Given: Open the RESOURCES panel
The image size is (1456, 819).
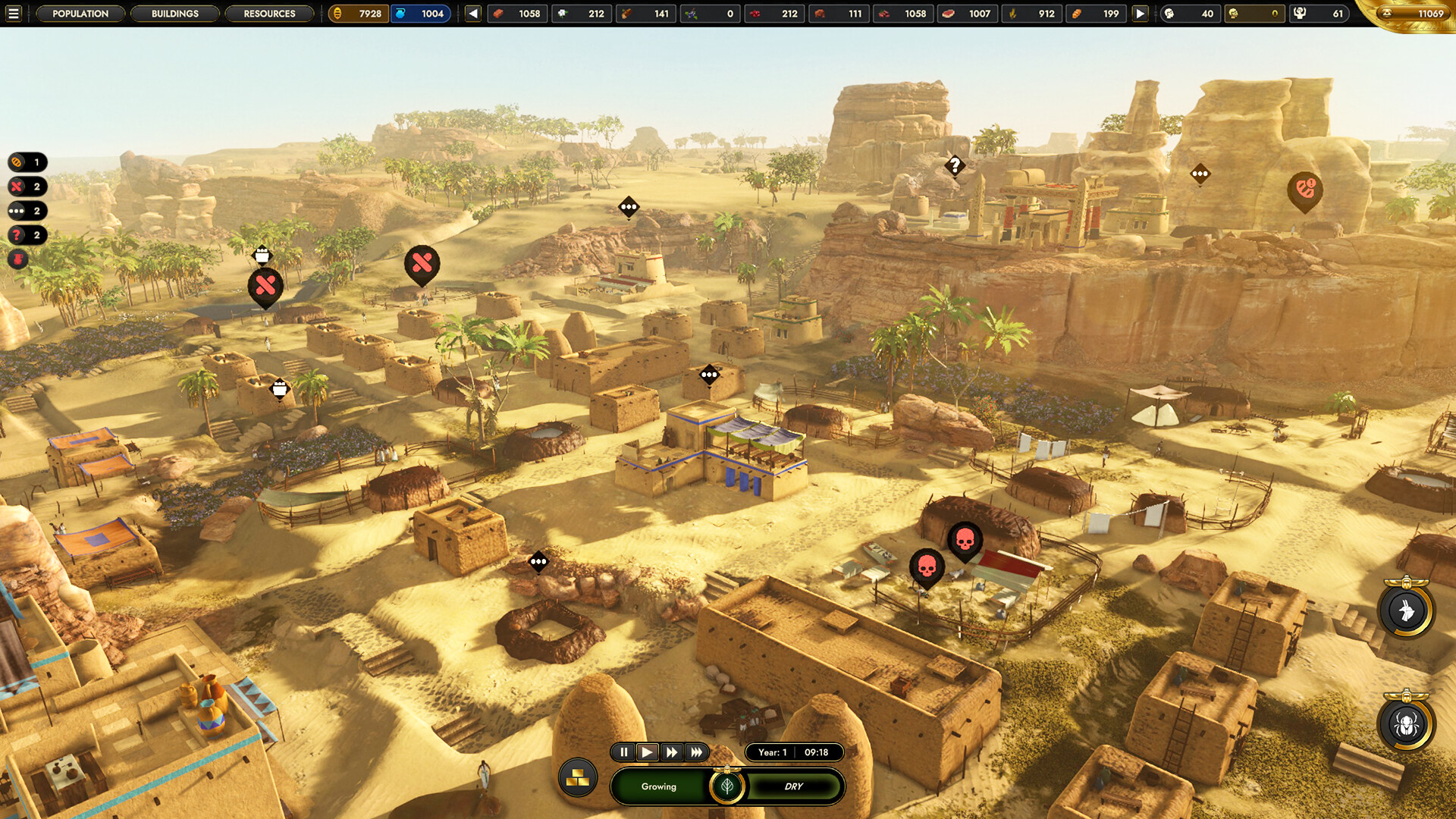Looking at the screenshot, I should (x=269, y=14).
